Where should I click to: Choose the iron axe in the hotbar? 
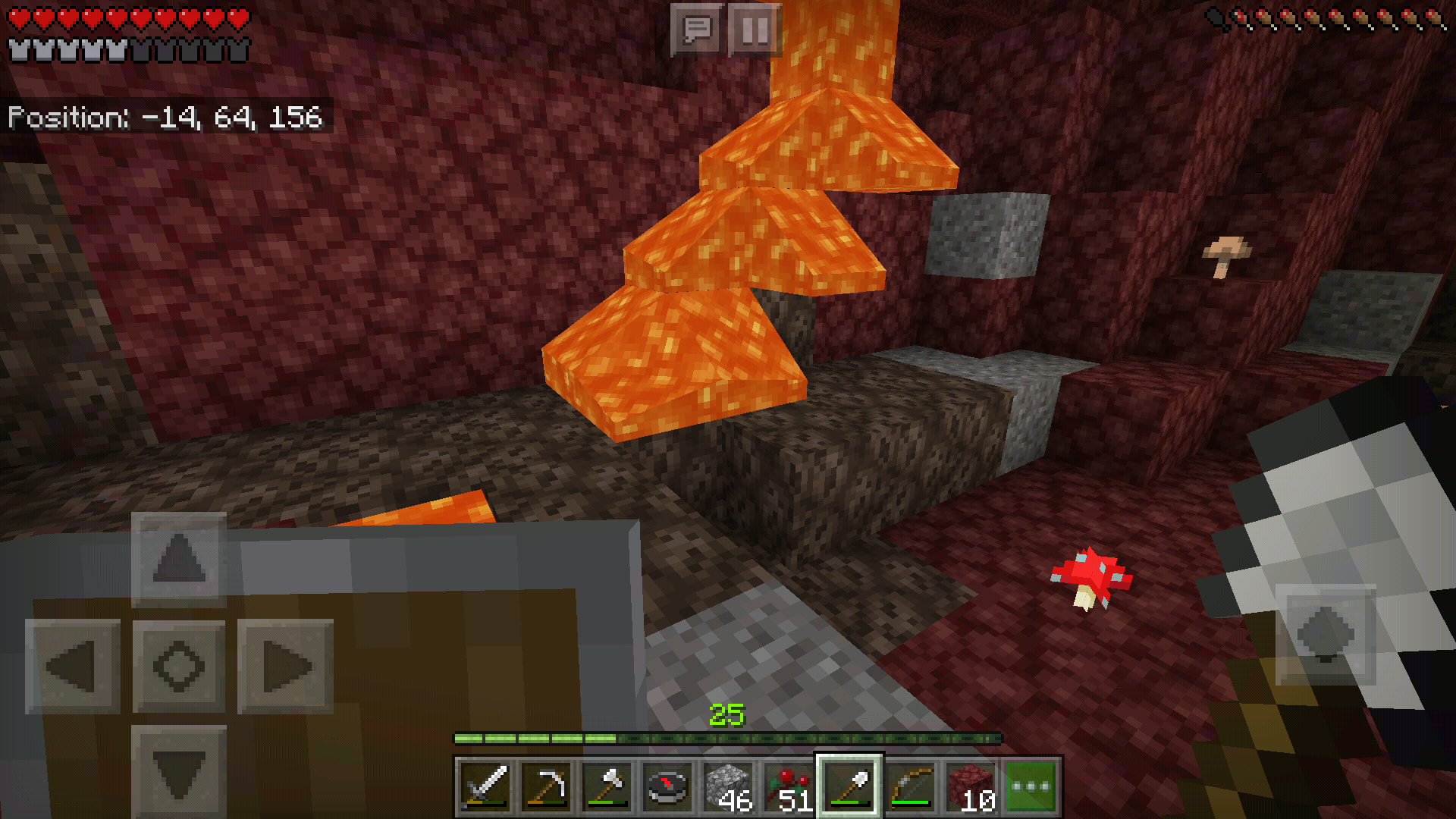click(x=607, y=786)
